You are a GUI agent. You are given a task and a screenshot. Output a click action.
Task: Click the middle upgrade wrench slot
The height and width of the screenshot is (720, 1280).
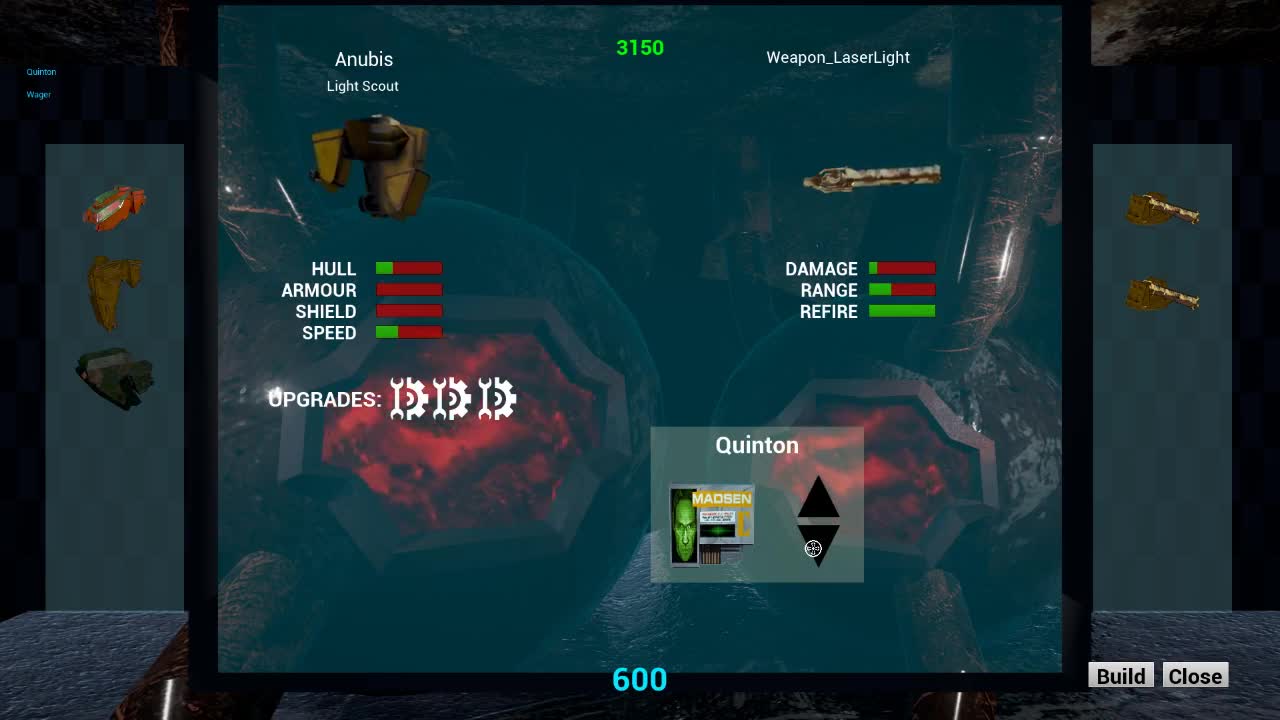pyautogui.click(x=452, y=399)
